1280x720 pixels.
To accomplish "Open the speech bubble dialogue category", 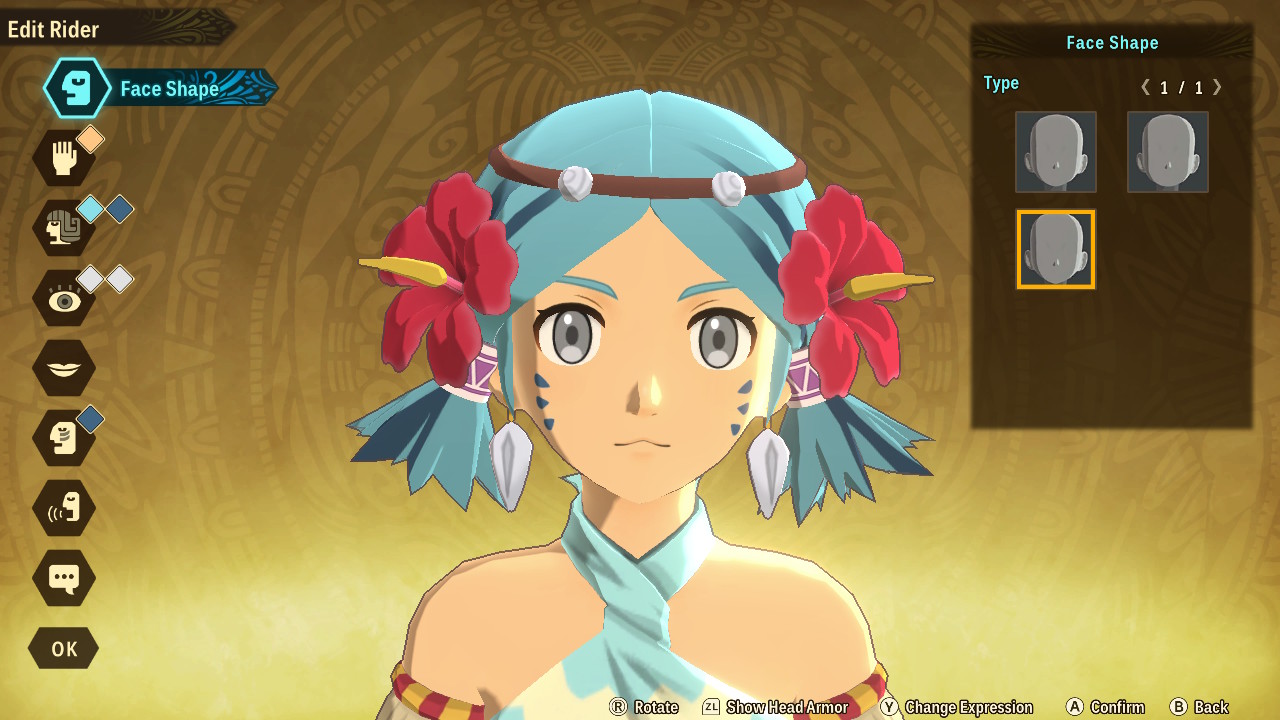I will (64, 578).
